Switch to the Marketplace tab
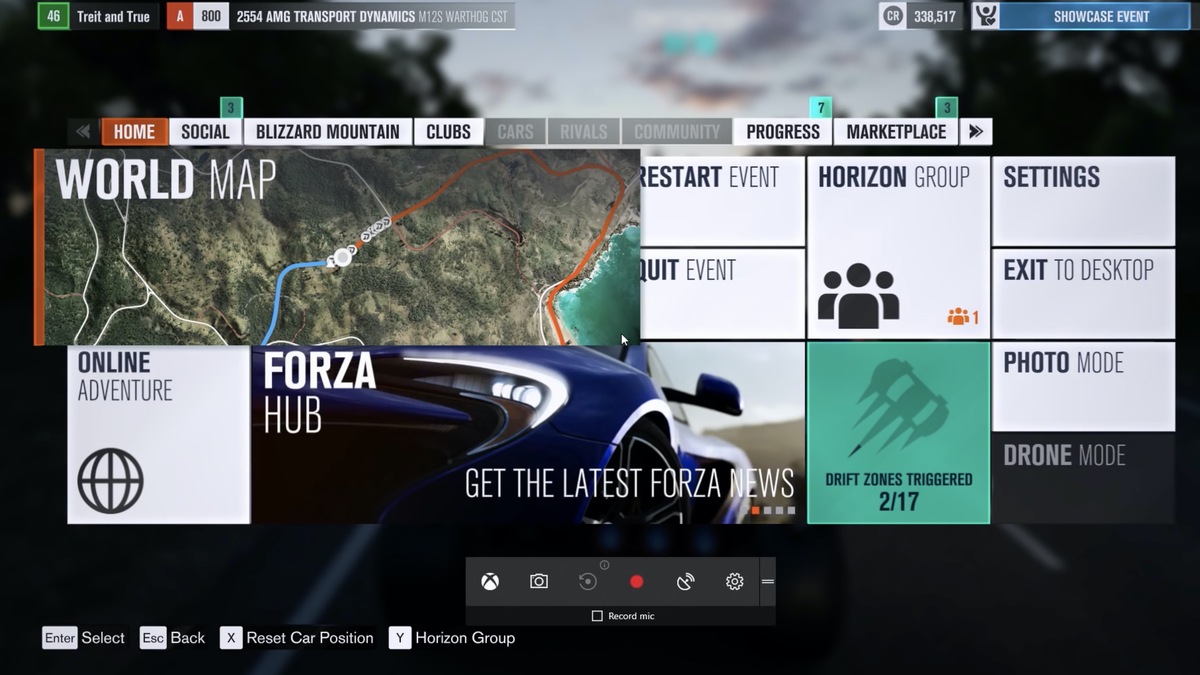 point(896,132)
